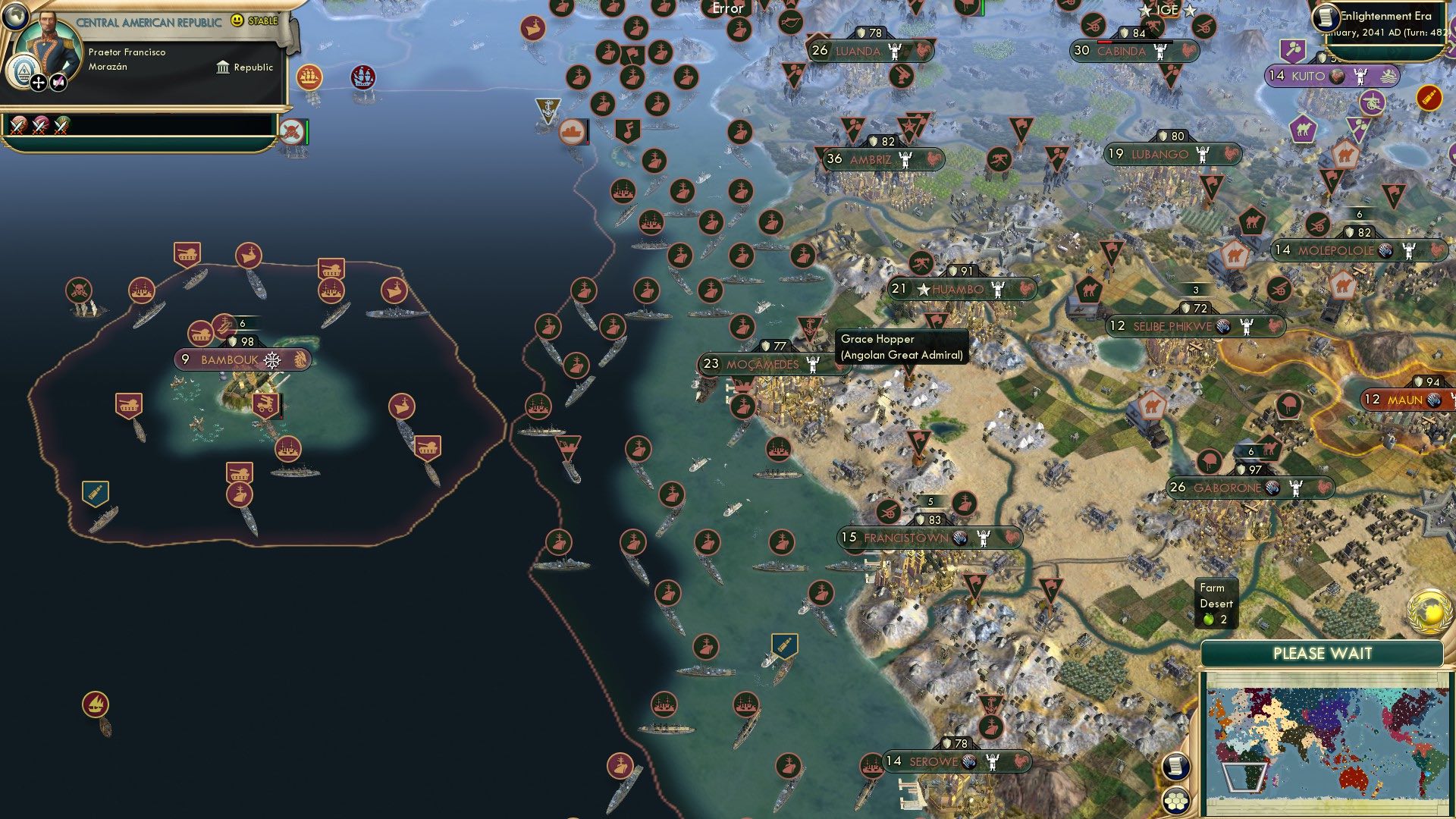Open the strategic view with the hexagon icon
Image resolution: width=1456 pixels, height=819 pixels.
tap(1177, 801)
